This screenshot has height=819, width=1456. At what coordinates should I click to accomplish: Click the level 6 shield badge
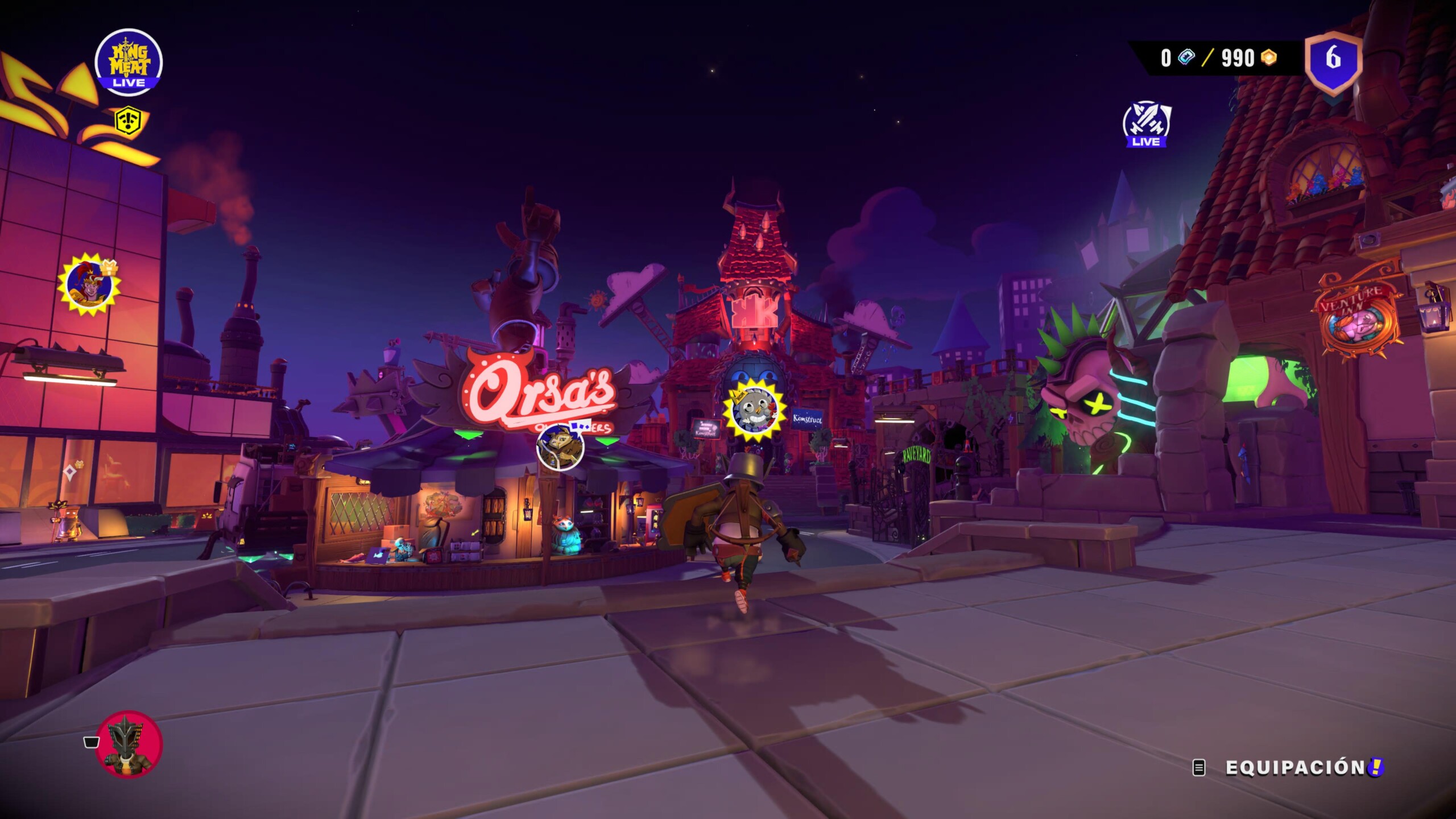1333,61
